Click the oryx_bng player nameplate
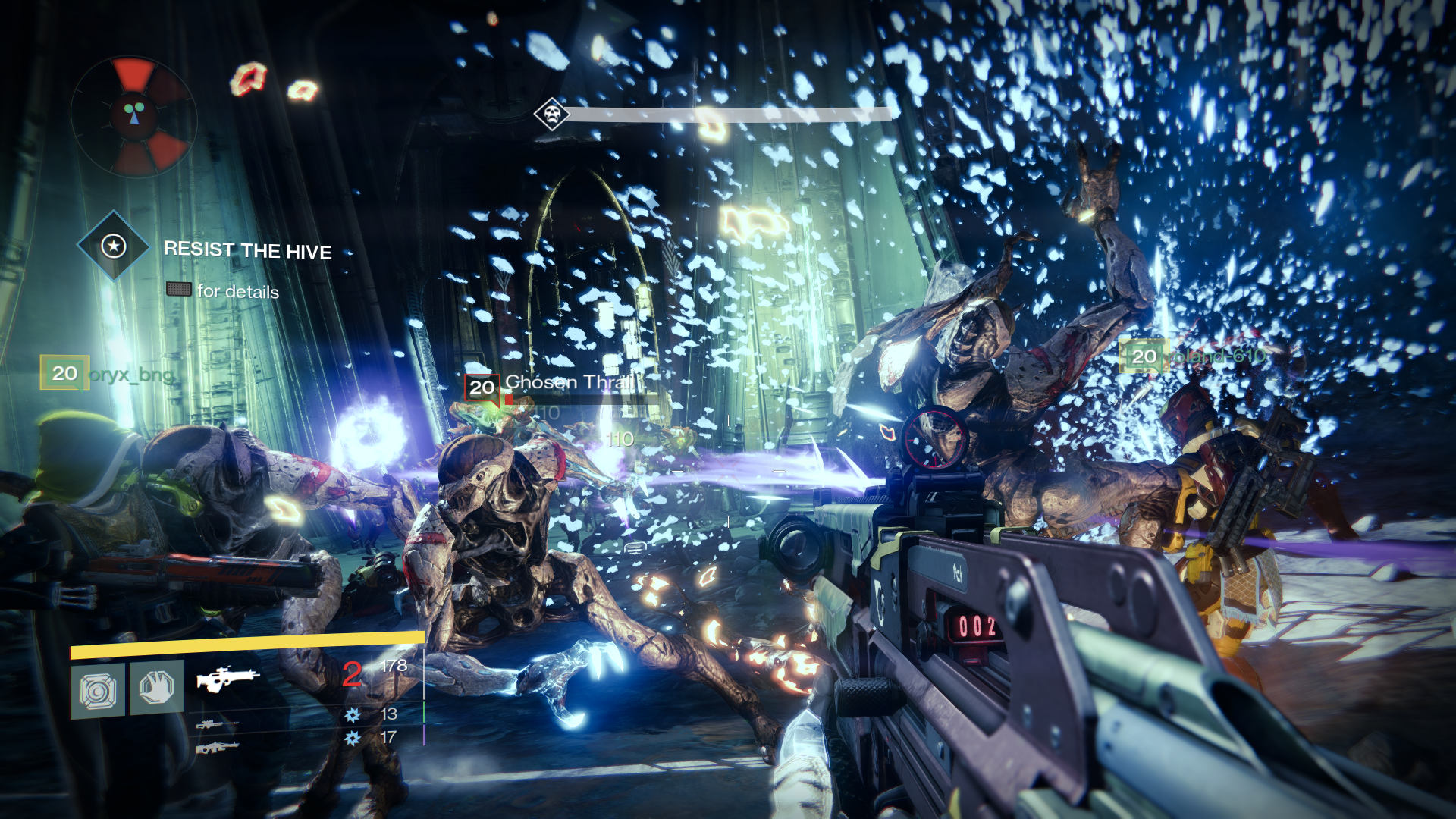Image resolution: width=1456 pixels, height=819 pixels. (108, 373)
